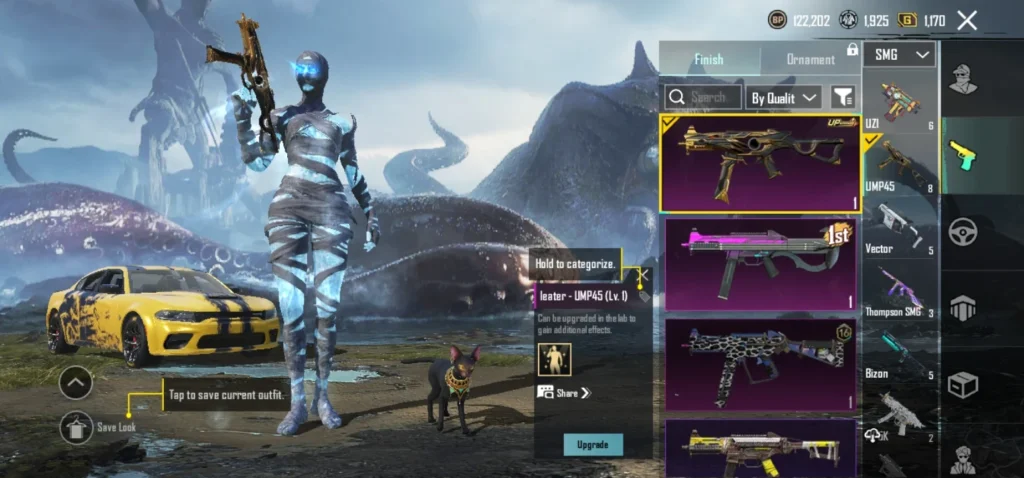The height and width of the screenshot is (478, 1024).
Task: Pick the Thompson SMG weapon entry
Action: click(x=900, y=290)
